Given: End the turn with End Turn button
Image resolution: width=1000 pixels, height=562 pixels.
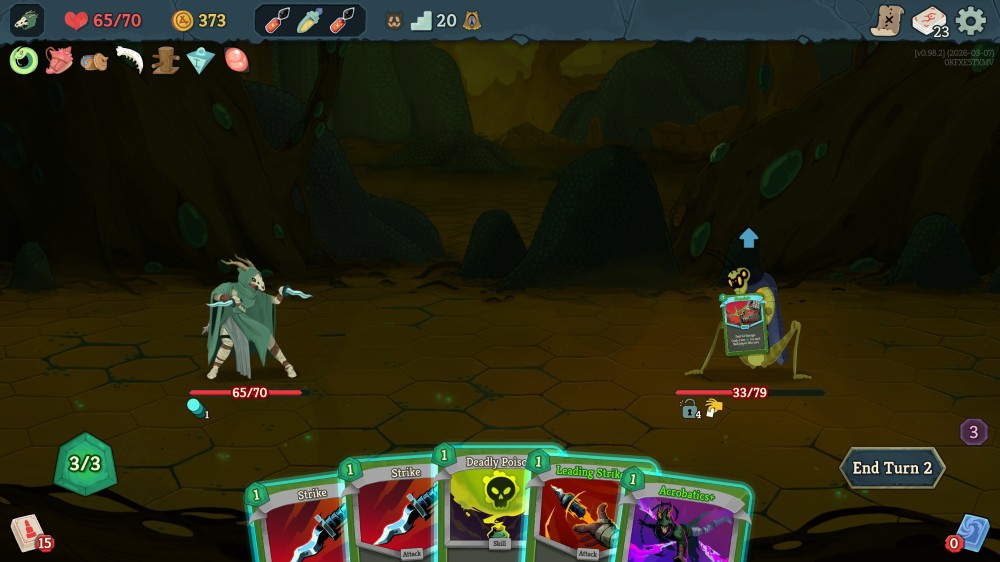Looking at the screenshot, I should (x=892, y=468).
